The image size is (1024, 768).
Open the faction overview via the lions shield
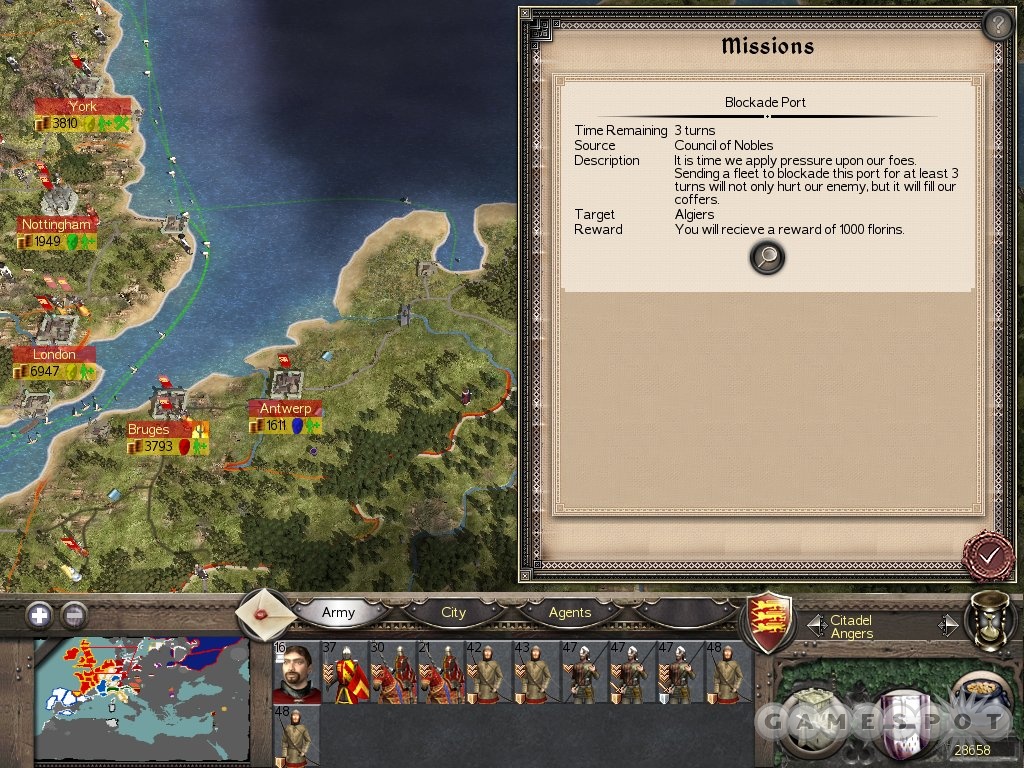pyautogui.click(x=771, y=620)
